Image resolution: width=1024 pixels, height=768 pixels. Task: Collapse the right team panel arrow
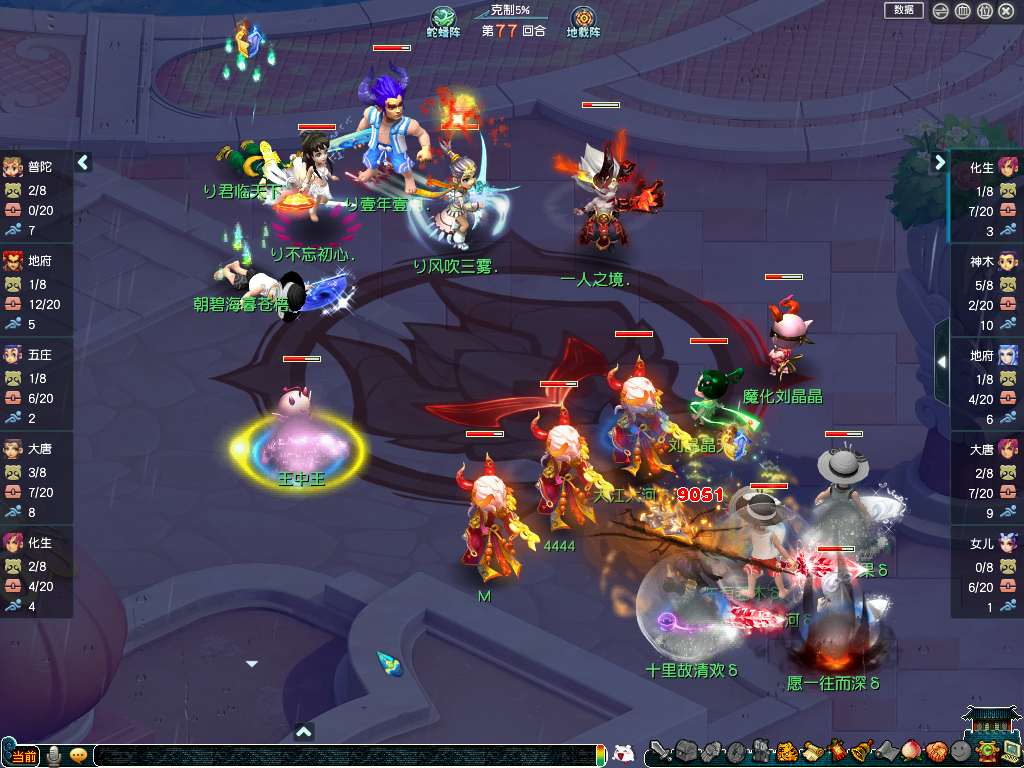point(940,162)
